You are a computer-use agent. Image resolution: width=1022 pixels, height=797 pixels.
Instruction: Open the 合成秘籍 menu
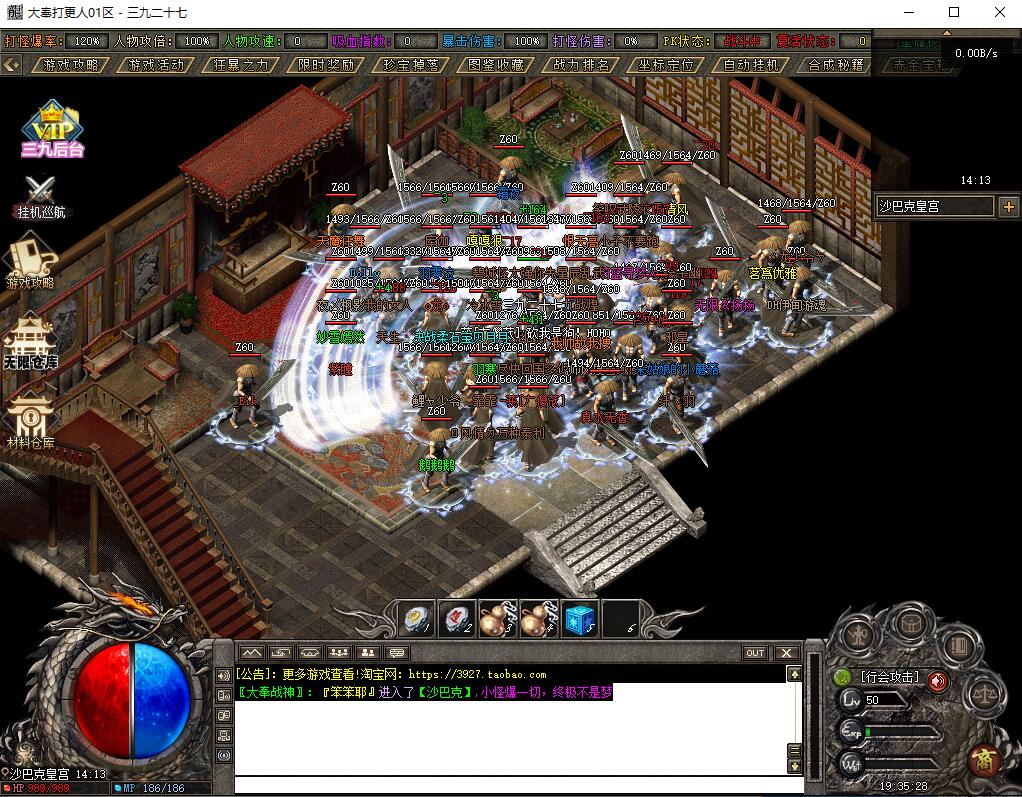tap(836, 65)
